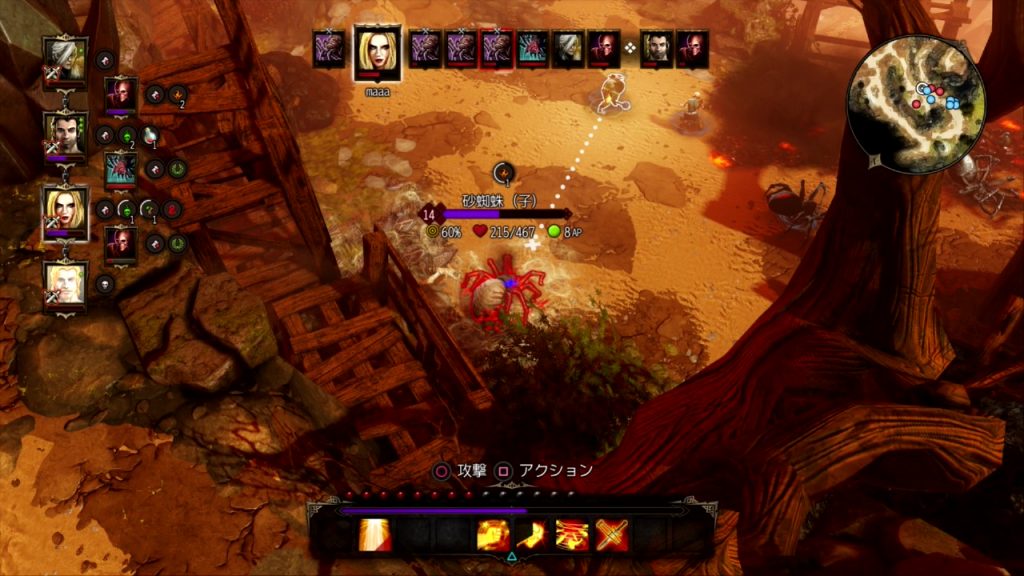This screenshot has width=1024, height=576.
Task: Click the white-haired character in turn order
Action: point(568,48)
